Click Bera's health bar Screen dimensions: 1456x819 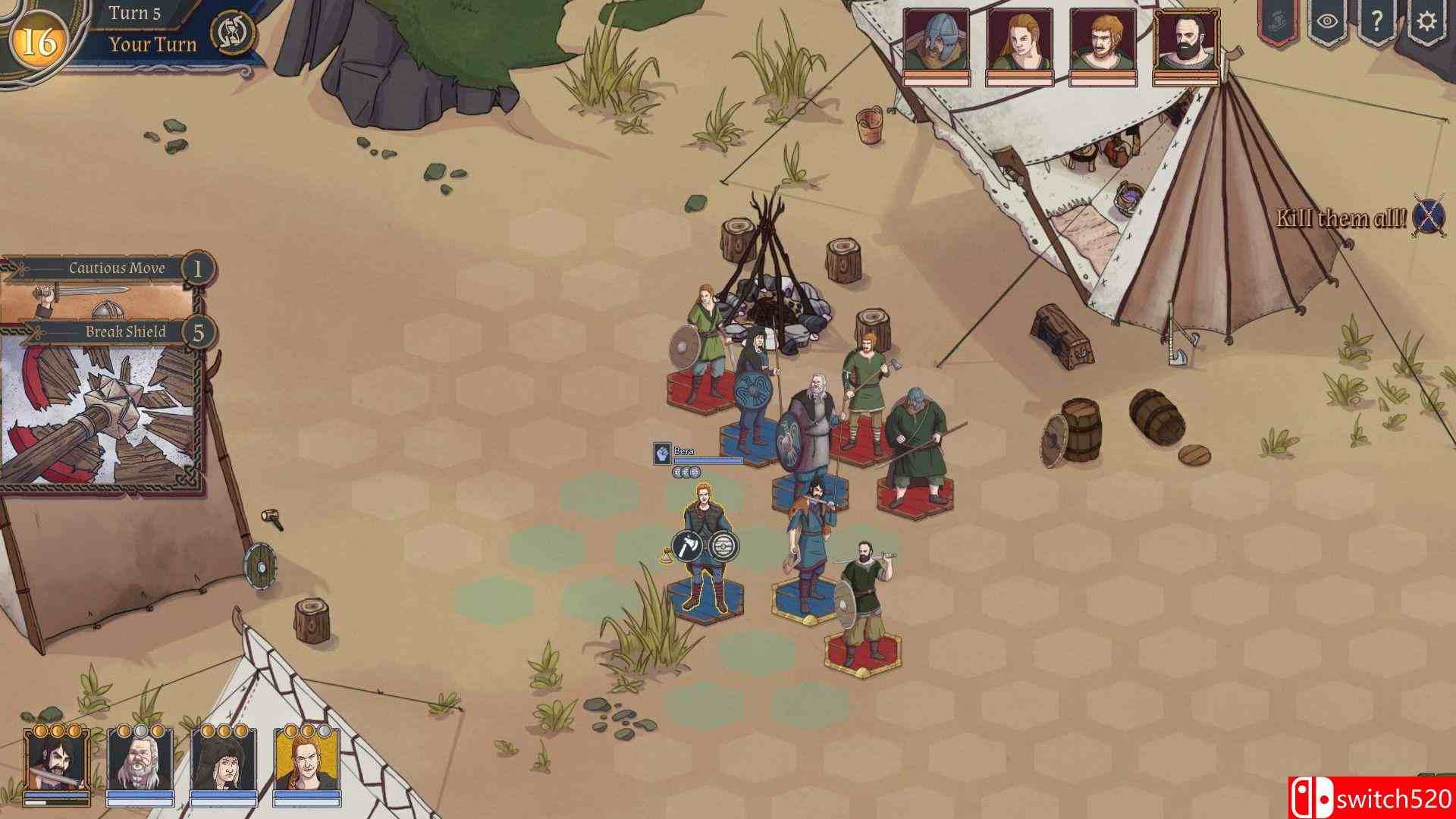pos(709,460)
